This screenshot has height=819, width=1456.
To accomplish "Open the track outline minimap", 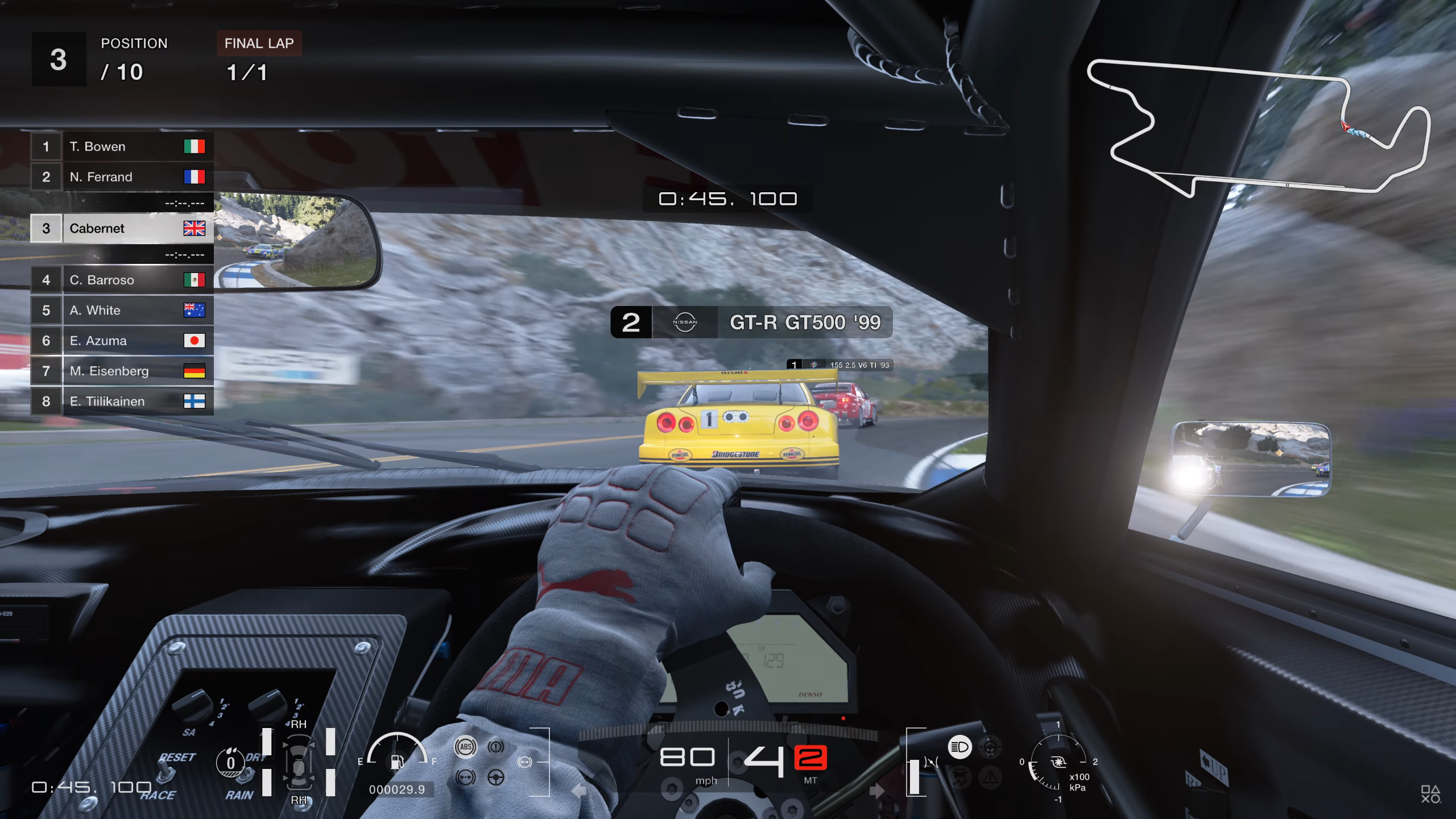I will click(1257, 128).
